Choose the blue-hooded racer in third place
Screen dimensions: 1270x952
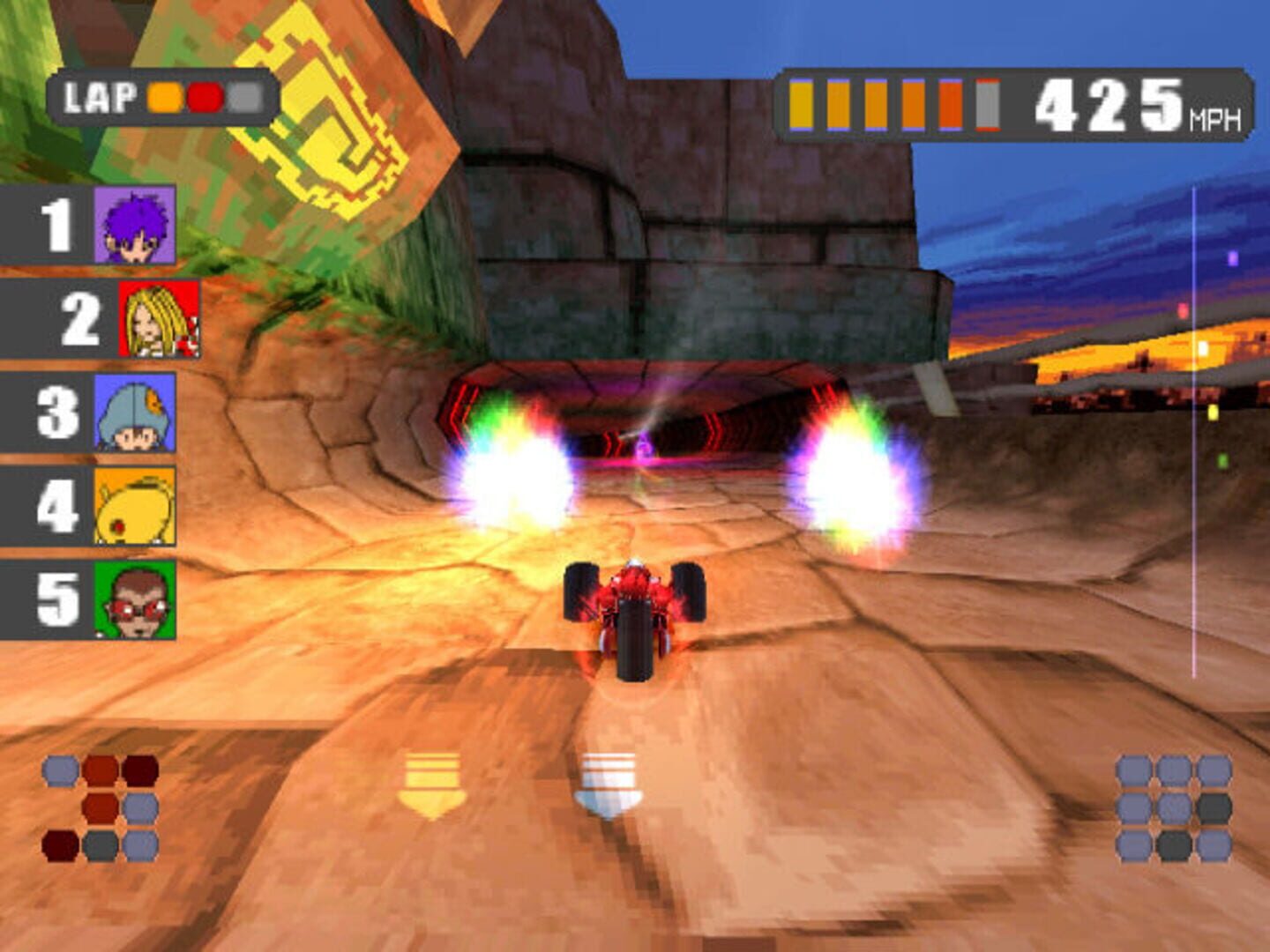tap(135, 412)
